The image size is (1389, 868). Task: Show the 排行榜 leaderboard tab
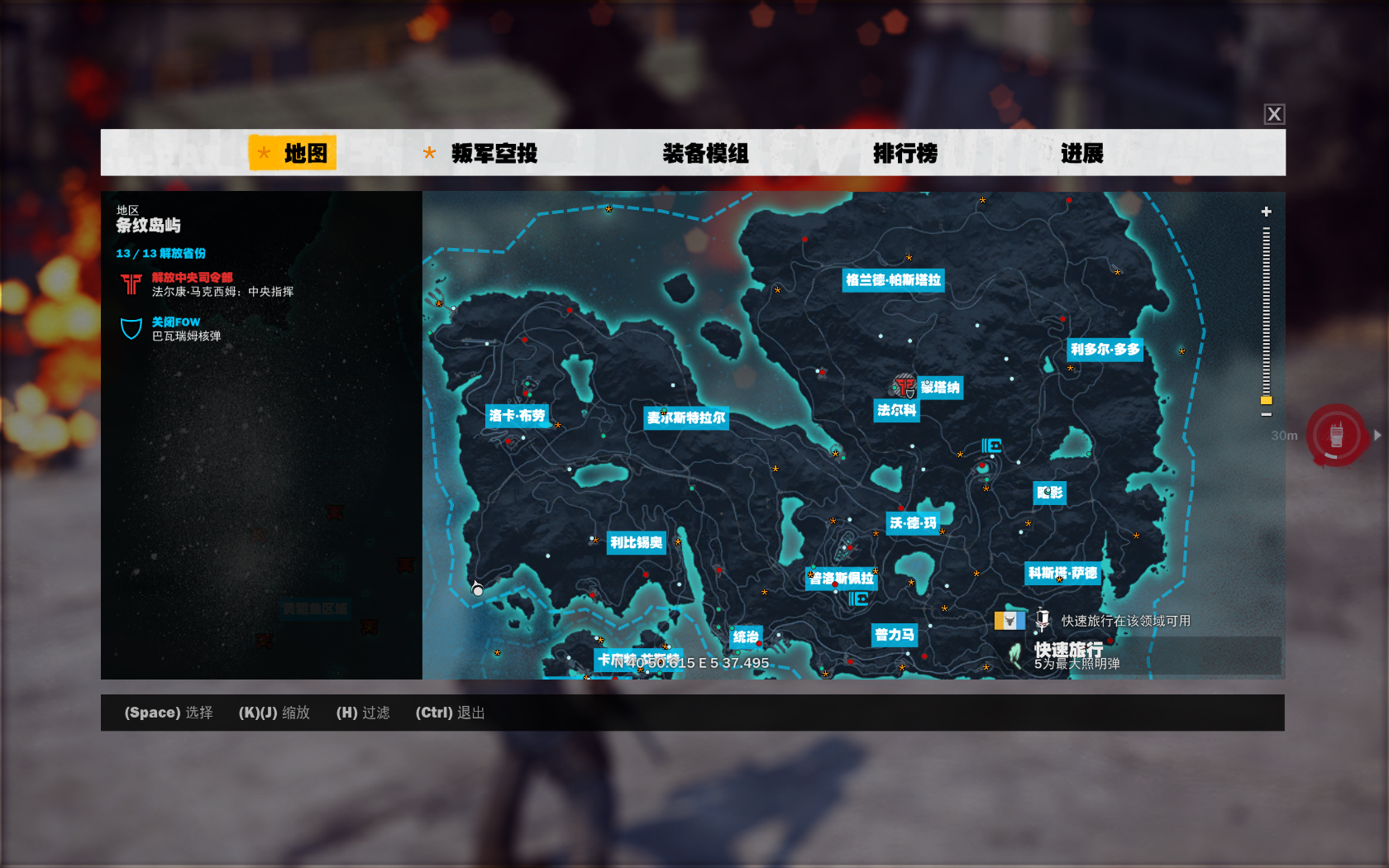tap(905, 153)
